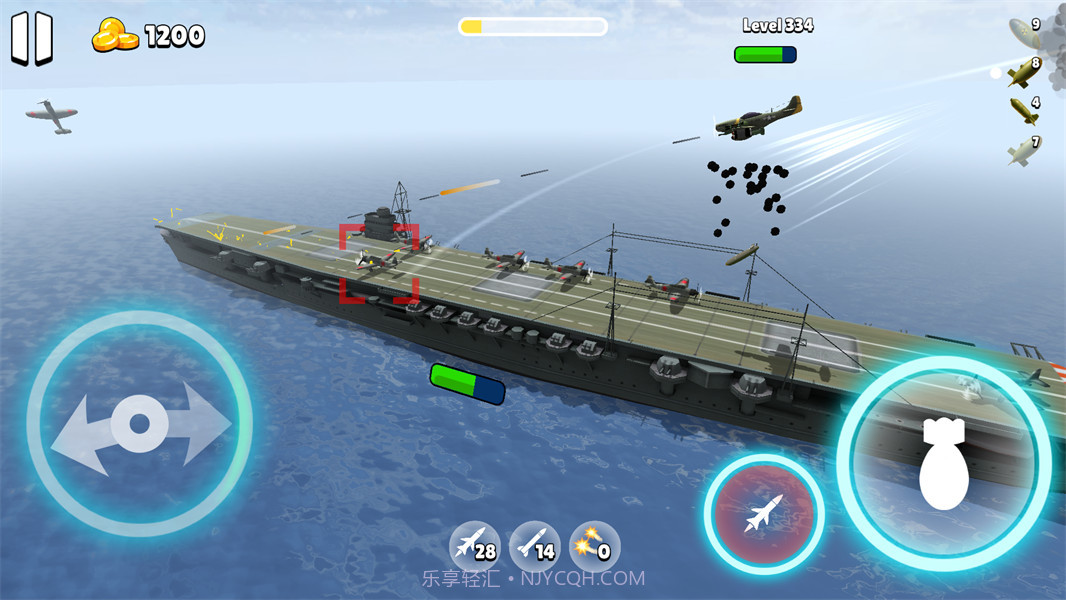Choose the nuclear bomb with 9 left

click(x=1024, y=30)
